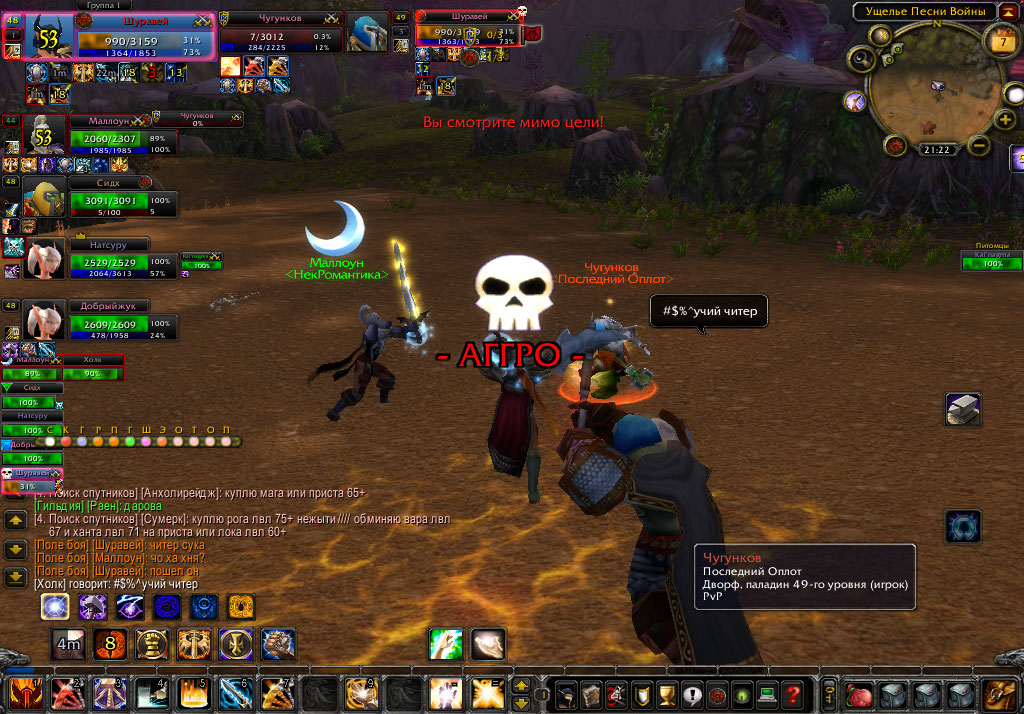Collapse the Ущелье Песни Войны zone header
Viewport: 1024px width, 714px height.
click(1004, 11)
